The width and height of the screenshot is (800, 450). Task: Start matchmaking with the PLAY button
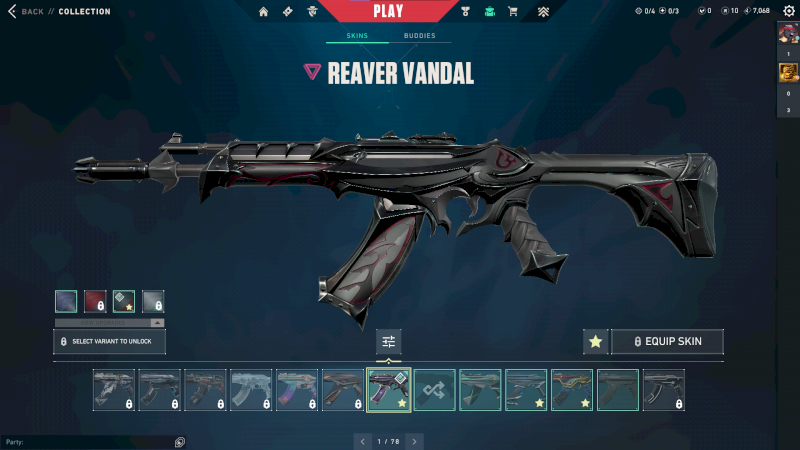(x=388, y=11)
